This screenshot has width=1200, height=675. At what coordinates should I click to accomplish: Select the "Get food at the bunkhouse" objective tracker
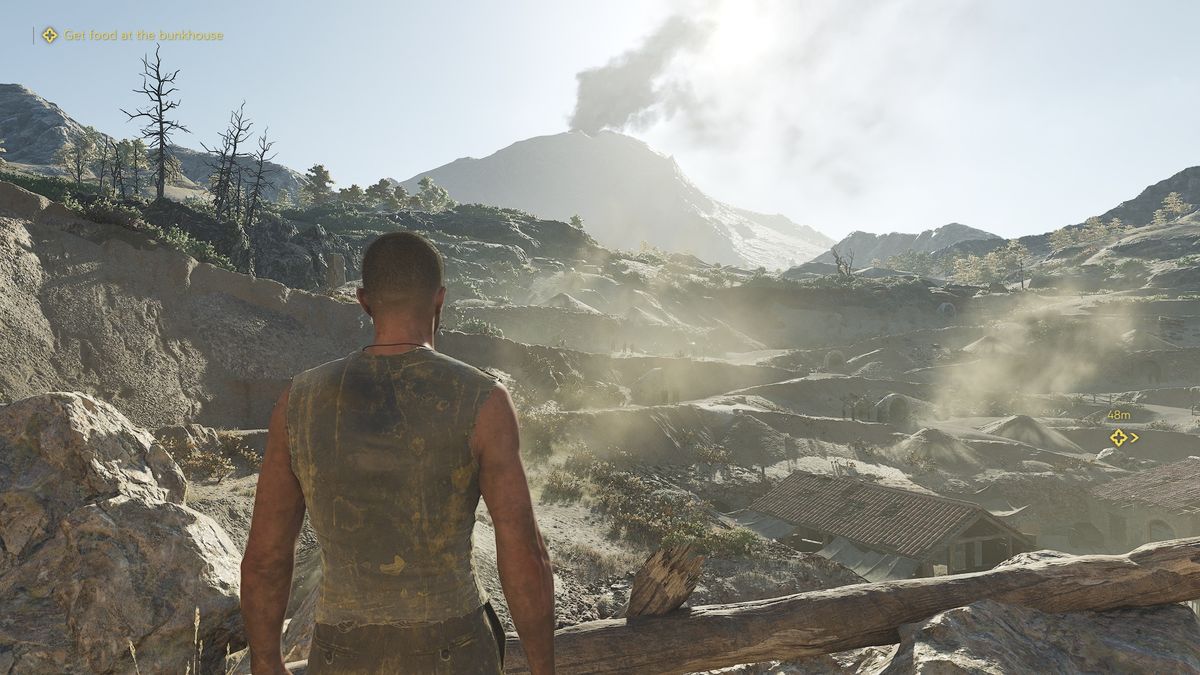[132, 35]
